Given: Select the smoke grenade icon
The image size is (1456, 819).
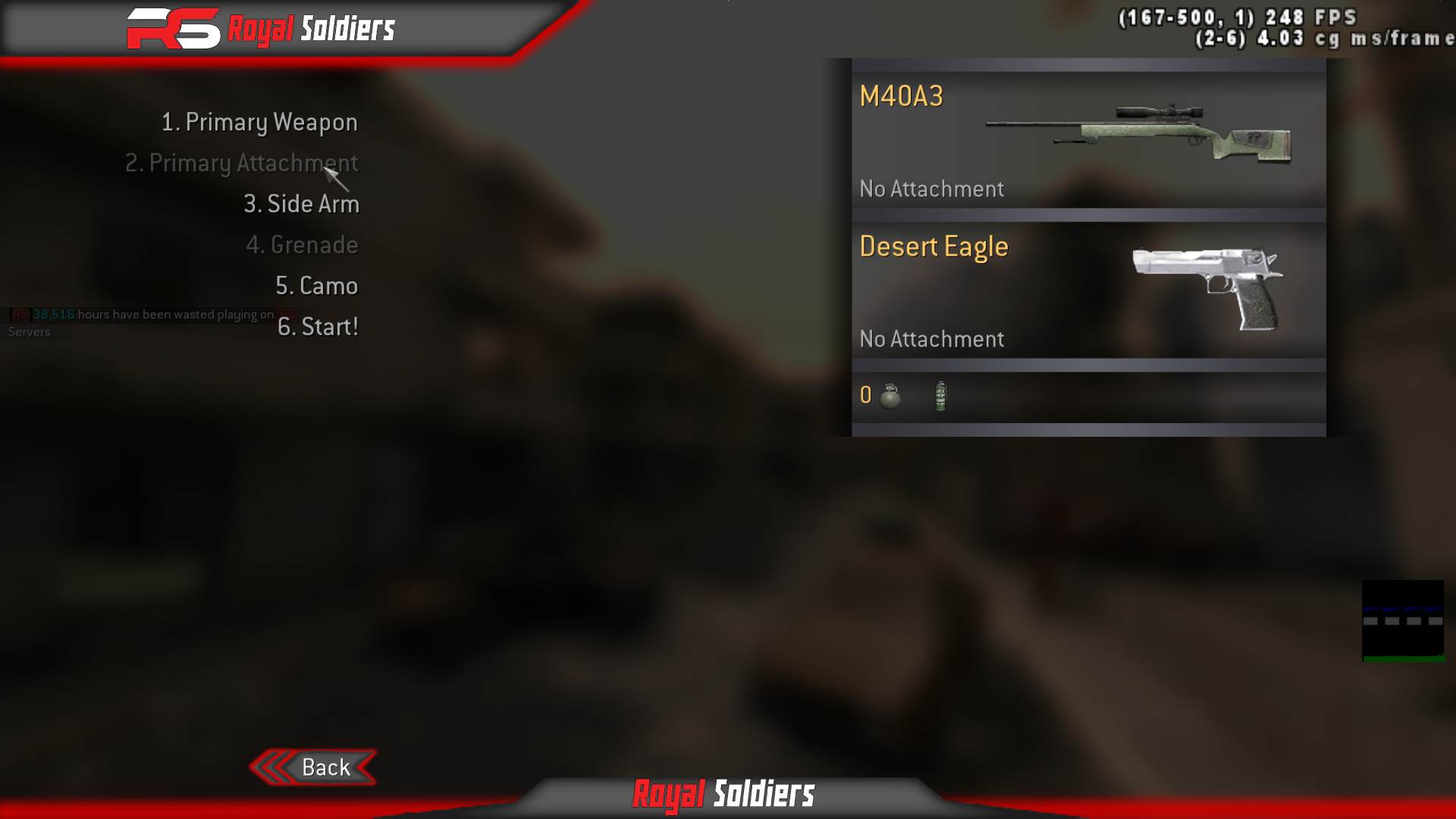Looking at the screenshot, I should click(x=940, y=395).
